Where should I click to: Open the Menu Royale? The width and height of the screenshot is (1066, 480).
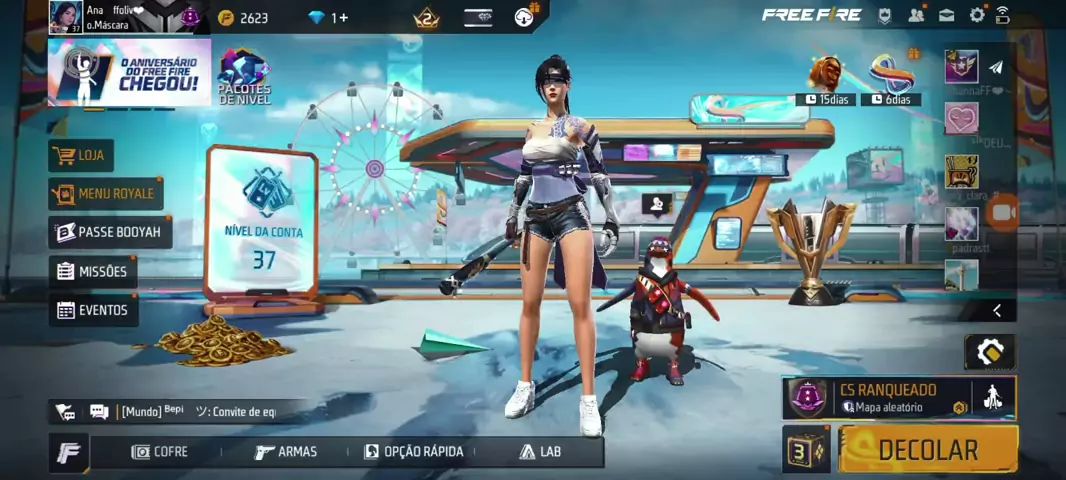pyautogui.click(x=105, y=193)
